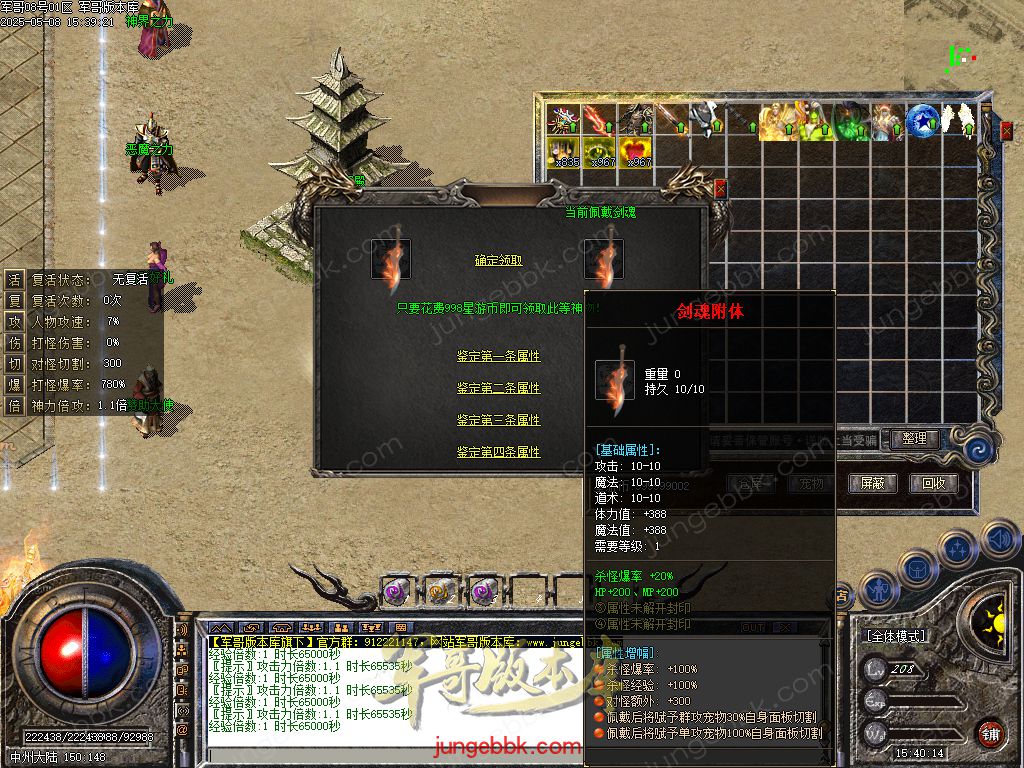Pick the white angel wings item in the bag
This screenshot has height=768, width=1024.
pyautogui.click(x=960, y=120)
